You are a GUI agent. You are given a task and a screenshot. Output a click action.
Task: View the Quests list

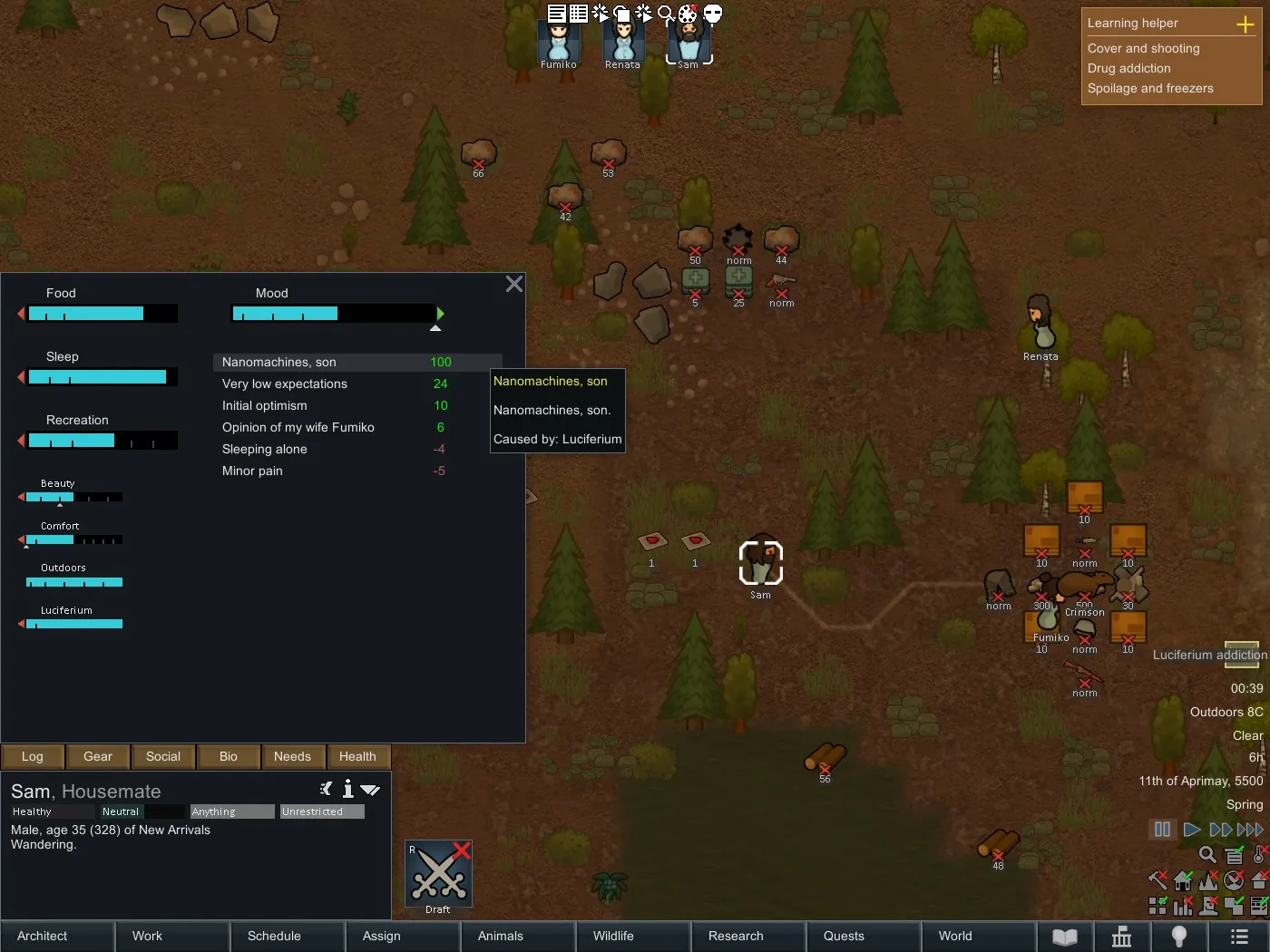tap(864, 936)
